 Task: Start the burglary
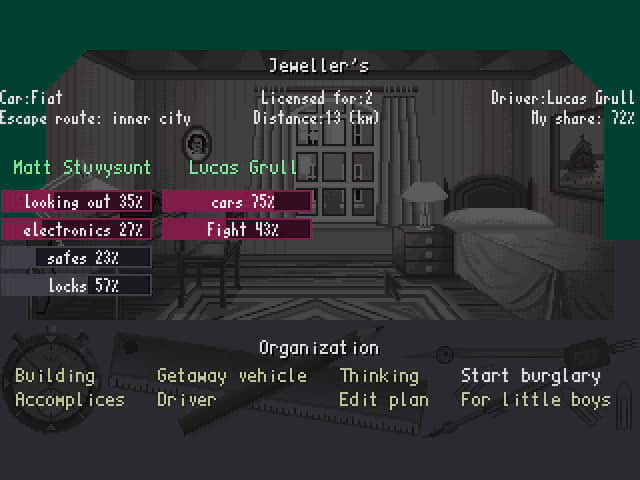click(530, 376)
